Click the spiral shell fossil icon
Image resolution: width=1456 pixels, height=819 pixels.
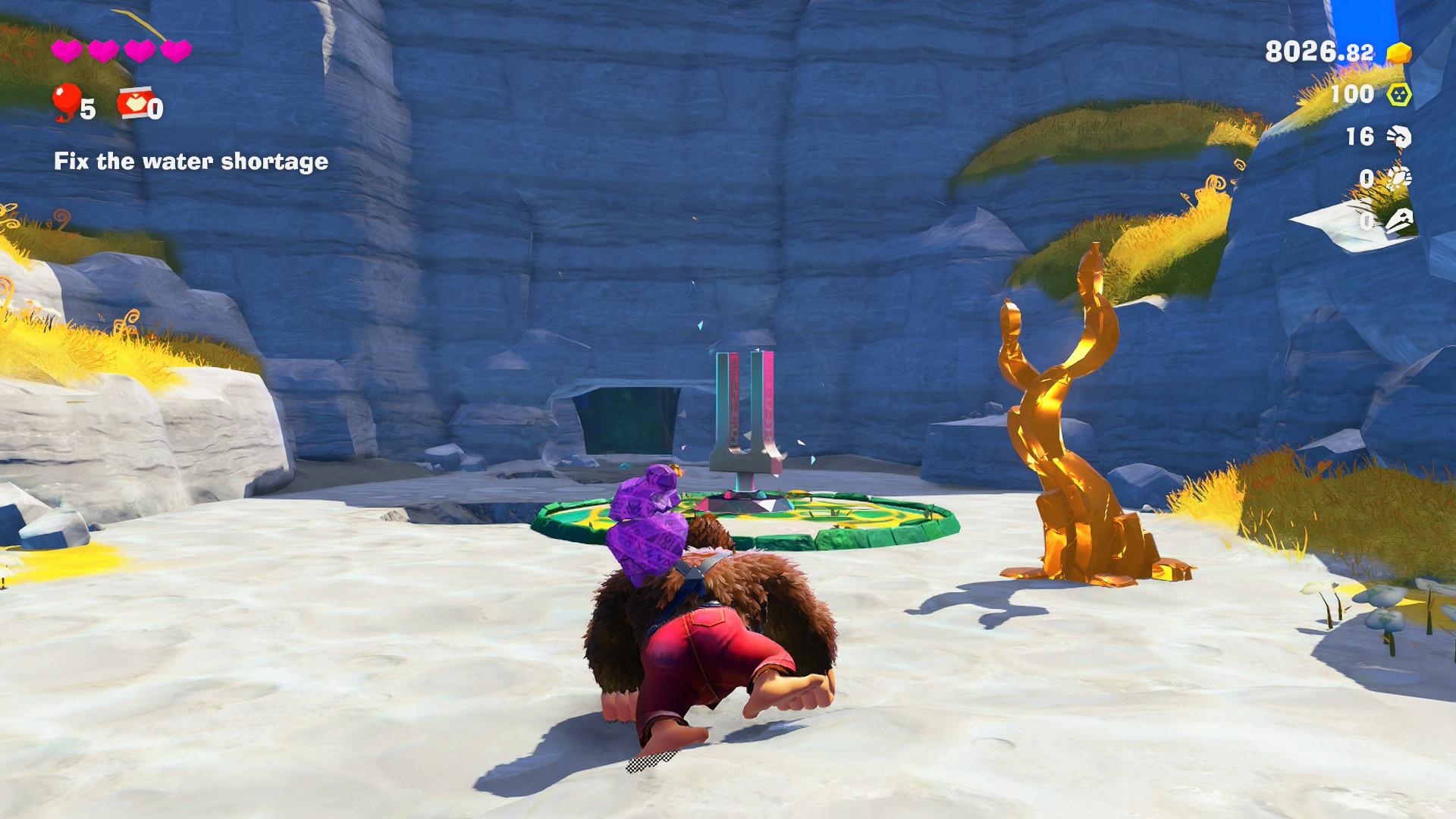(1398, 136)
